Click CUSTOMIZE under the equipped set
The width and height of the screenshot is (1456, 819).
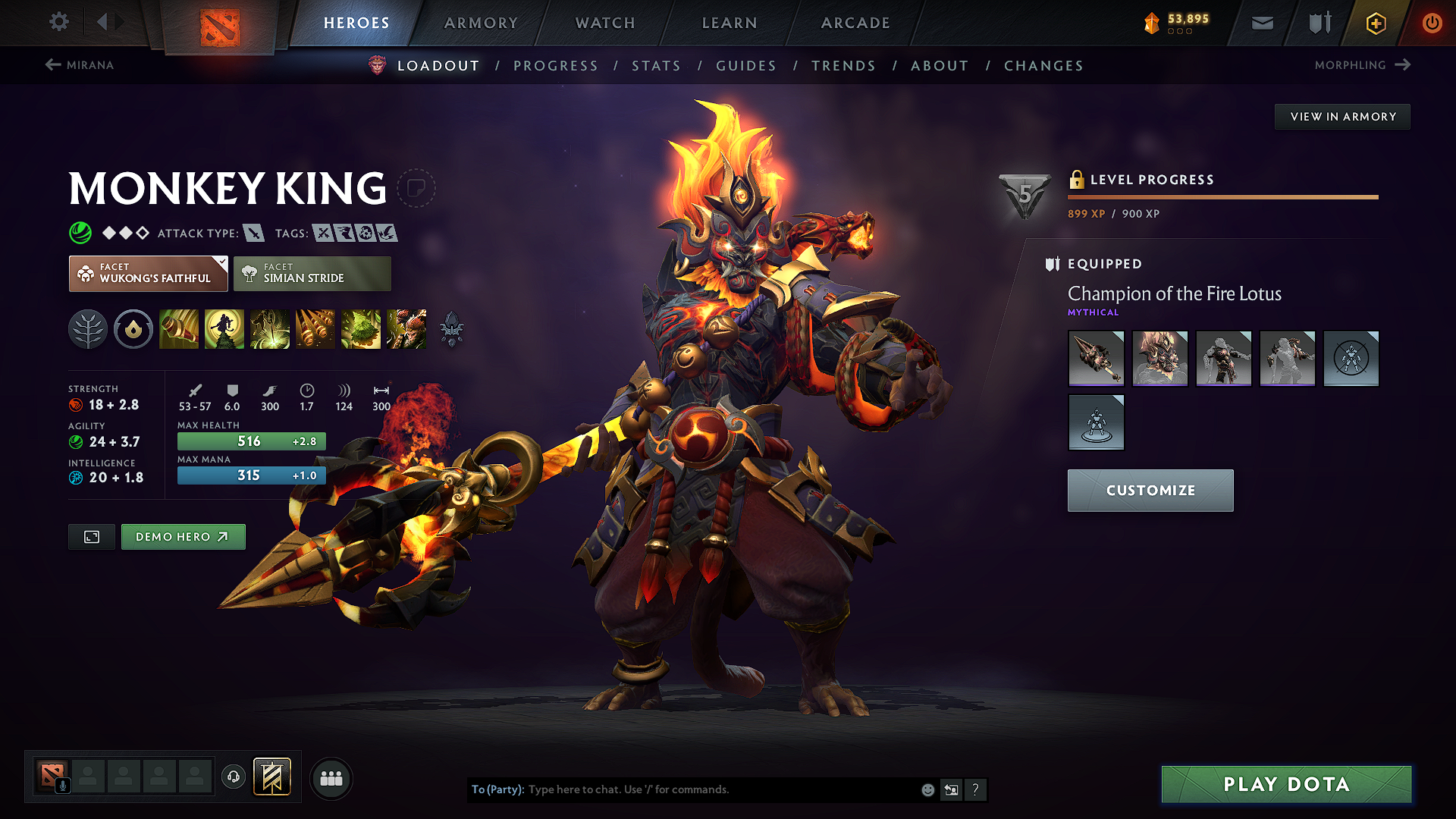[x=1150, y=490]
